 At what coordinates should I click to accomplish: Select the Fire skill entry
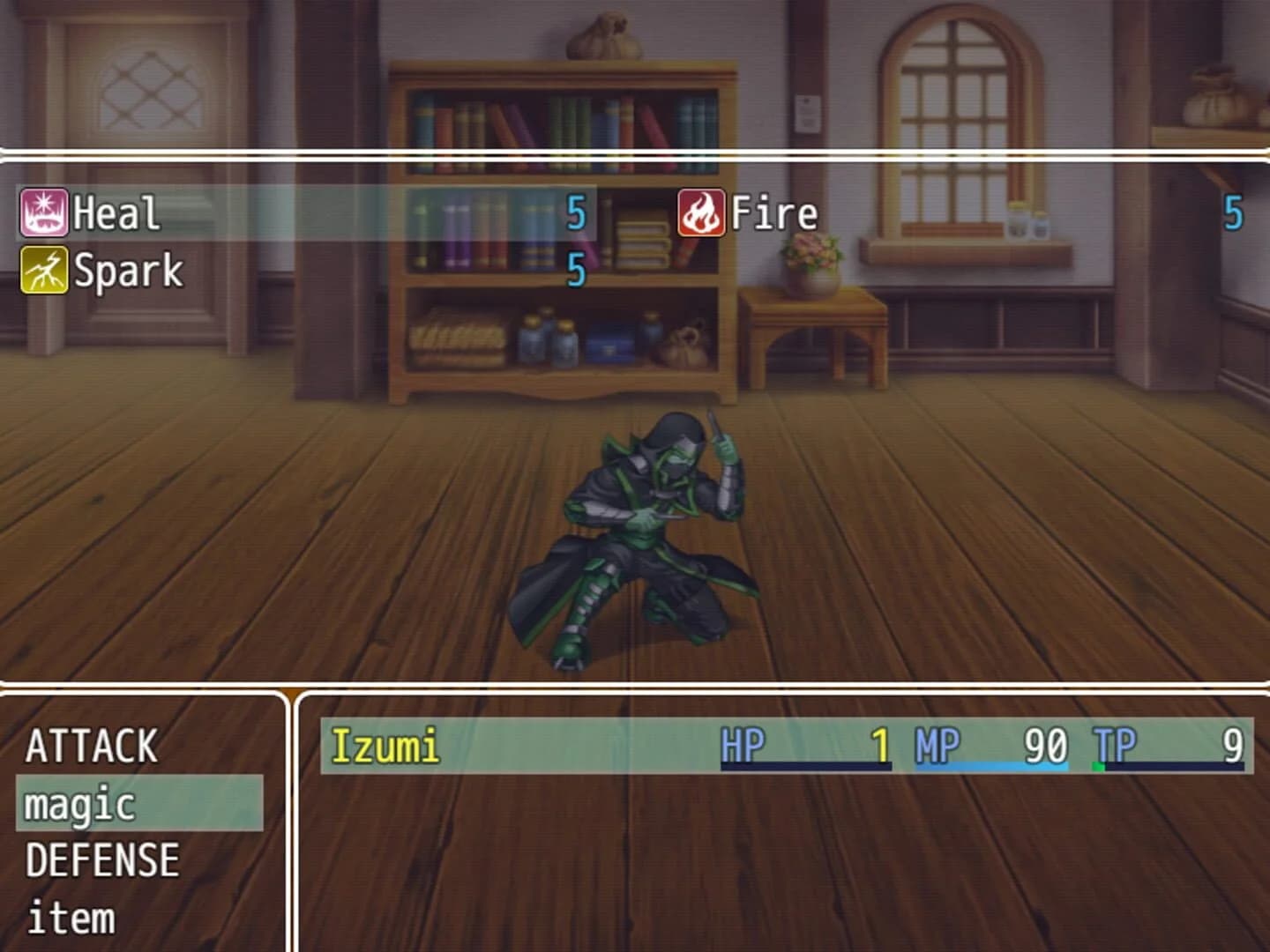point(772,212)
